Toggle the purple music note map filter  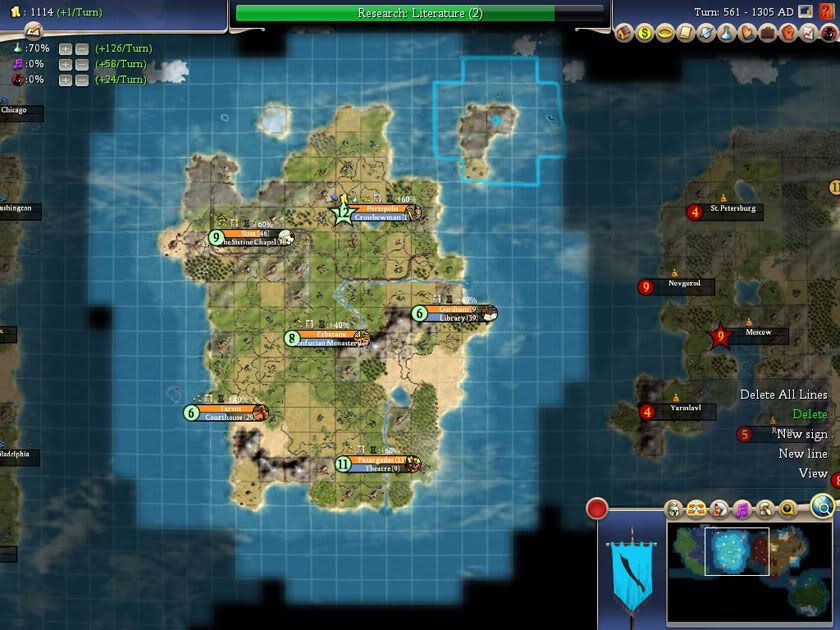(x=742, y=509)
